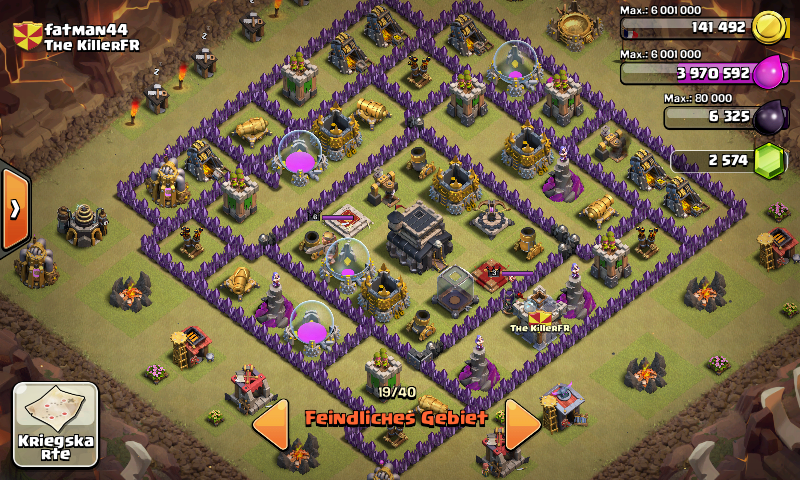The image size is (800, 480).
Task: Tap the green gems icon
Action: 770,160
